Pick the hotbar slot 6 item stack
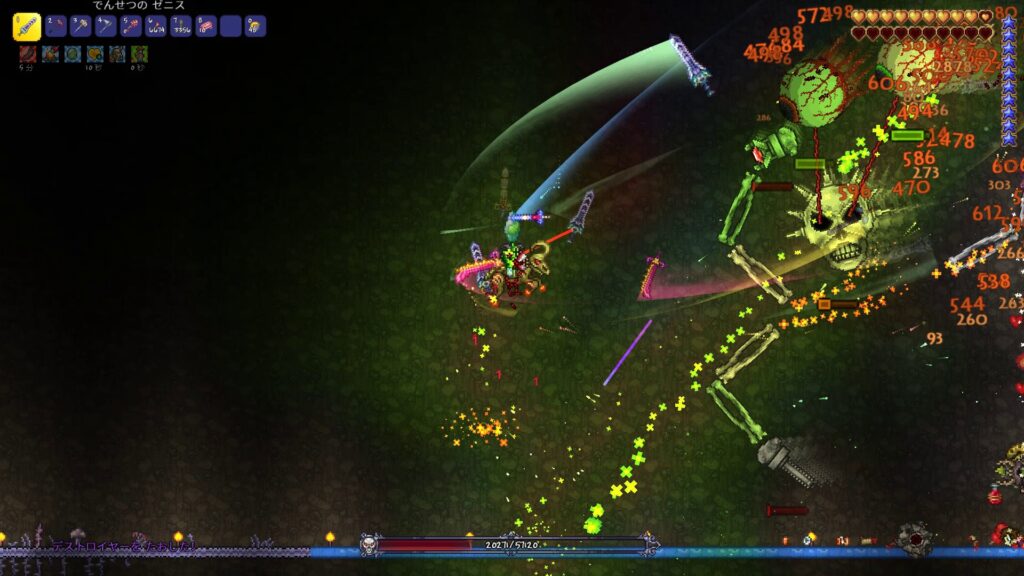 point(155,27)
